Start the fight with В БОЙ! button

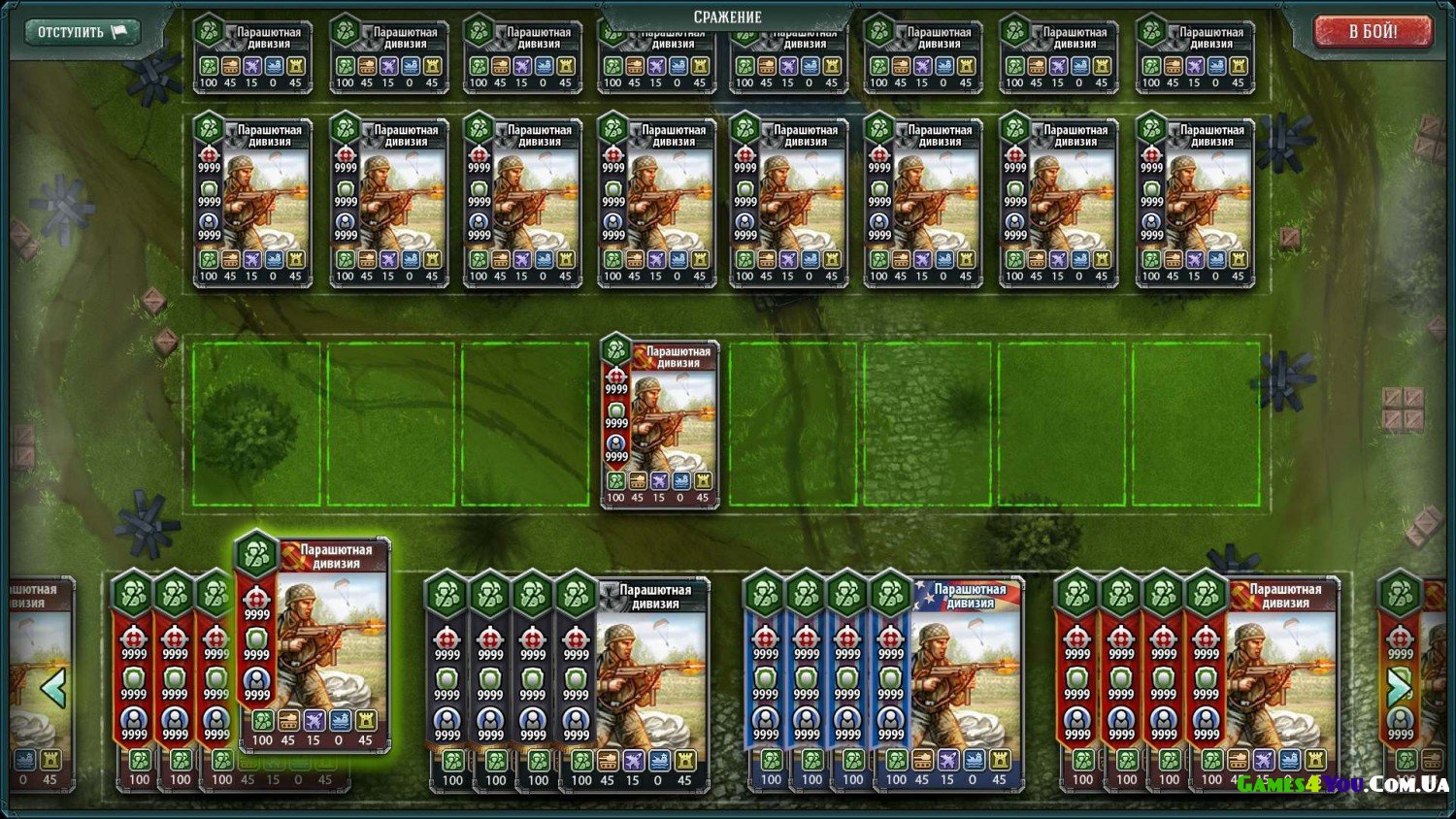(x=1373, y=31)
